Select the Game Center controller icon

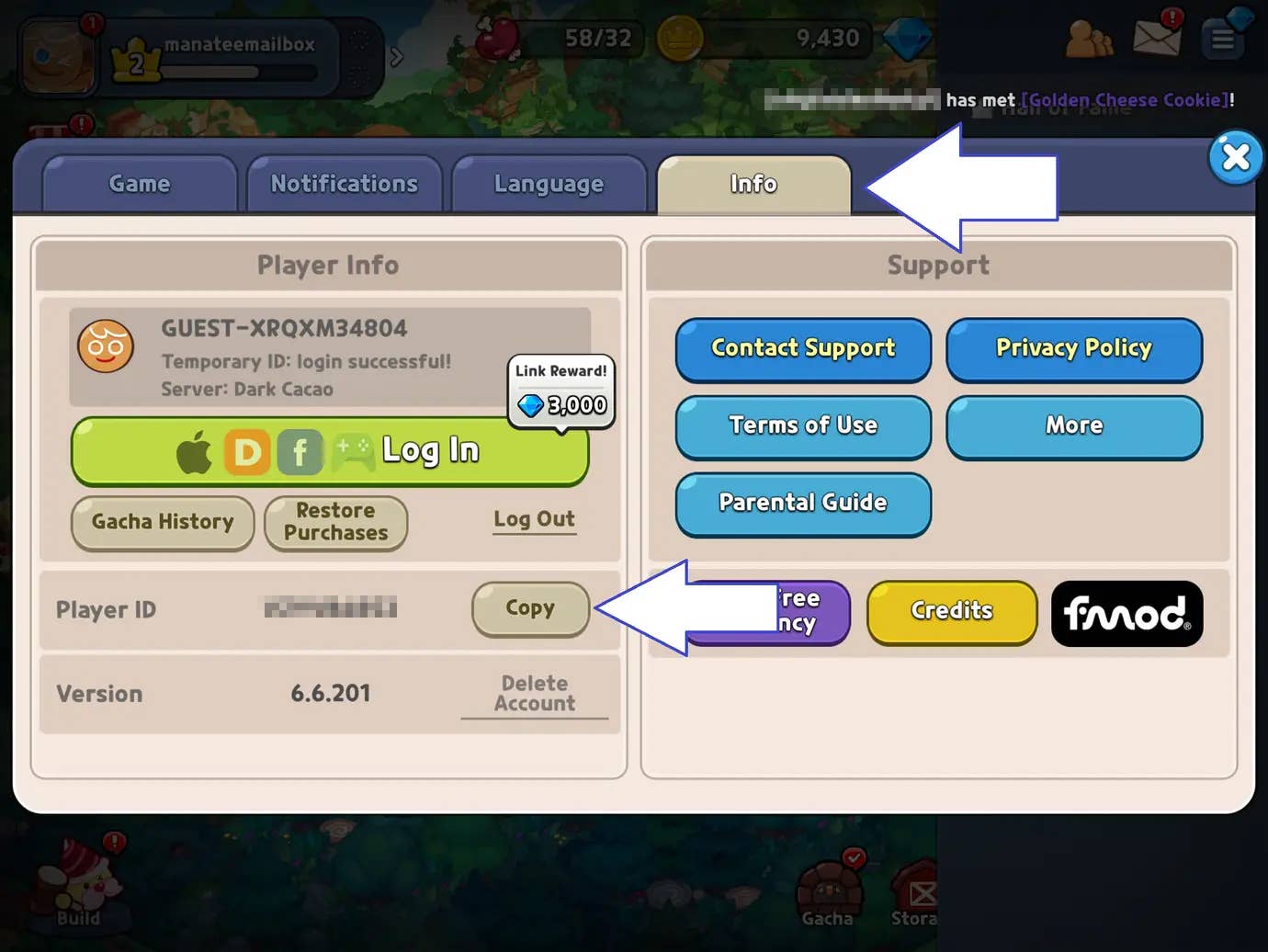pos(354,450)
